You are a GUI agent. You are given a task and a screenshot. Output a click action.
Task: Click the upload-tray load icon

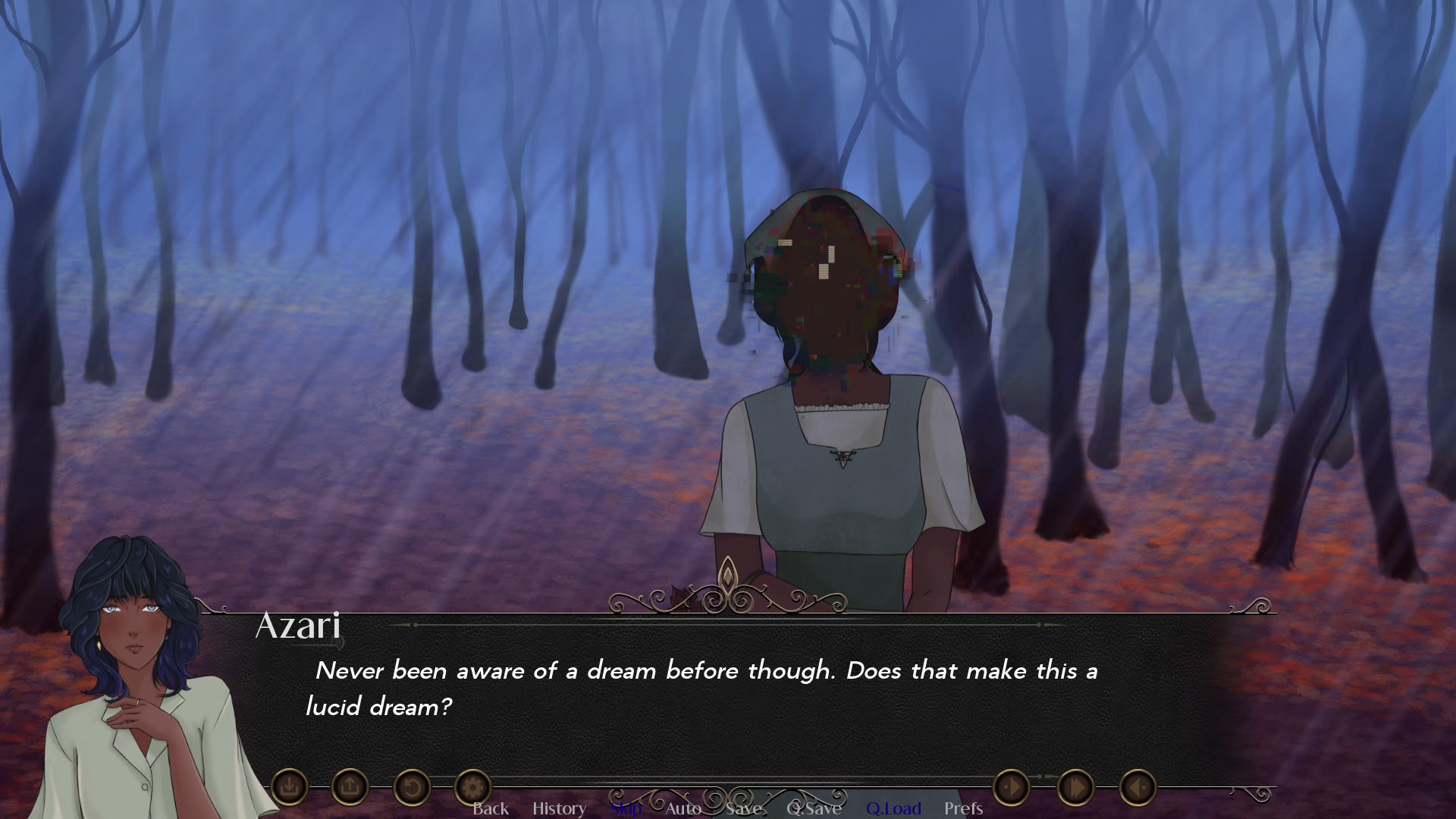[350, 787]
